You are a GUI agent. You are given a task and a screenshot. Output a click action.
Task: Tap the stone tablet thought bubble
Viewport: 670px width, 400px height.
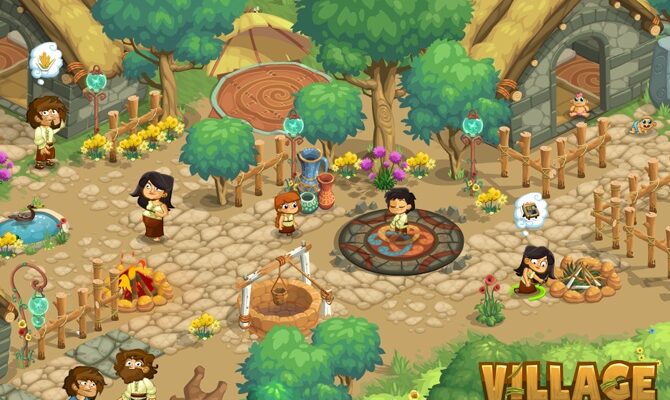(x=530, y=211)
